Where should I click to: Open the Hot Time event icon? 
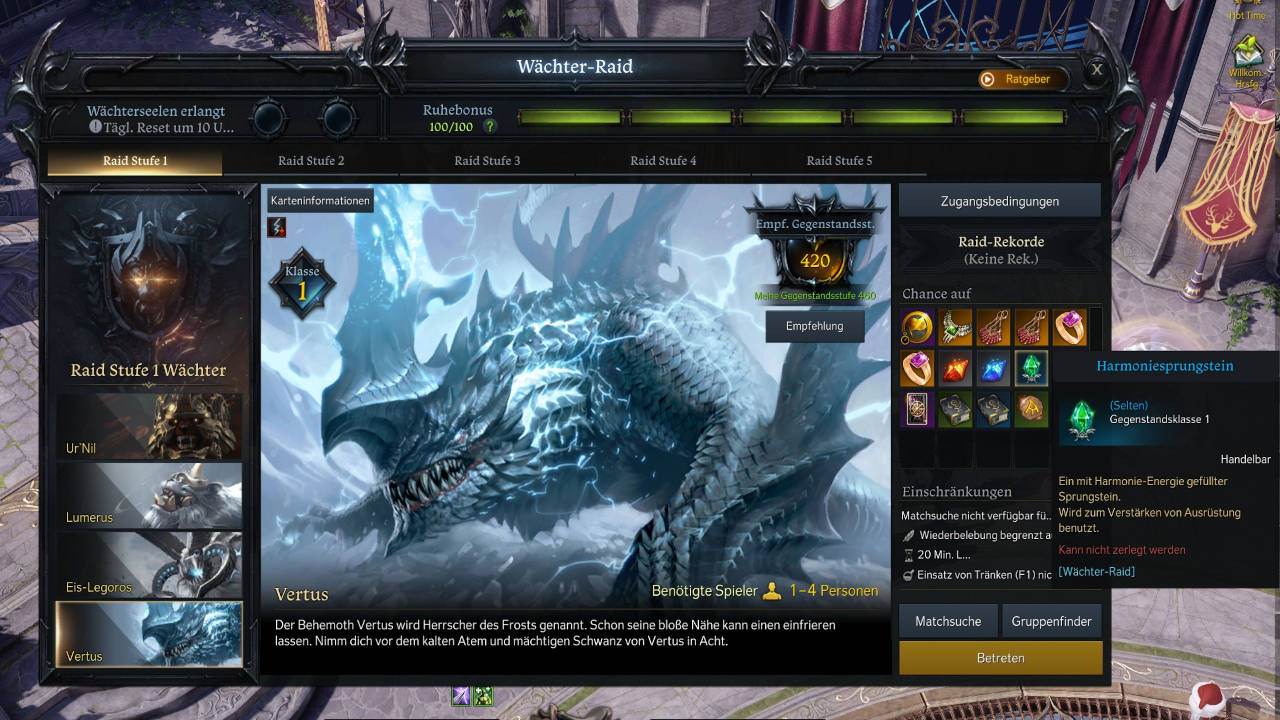click(x=1247, y=8)
